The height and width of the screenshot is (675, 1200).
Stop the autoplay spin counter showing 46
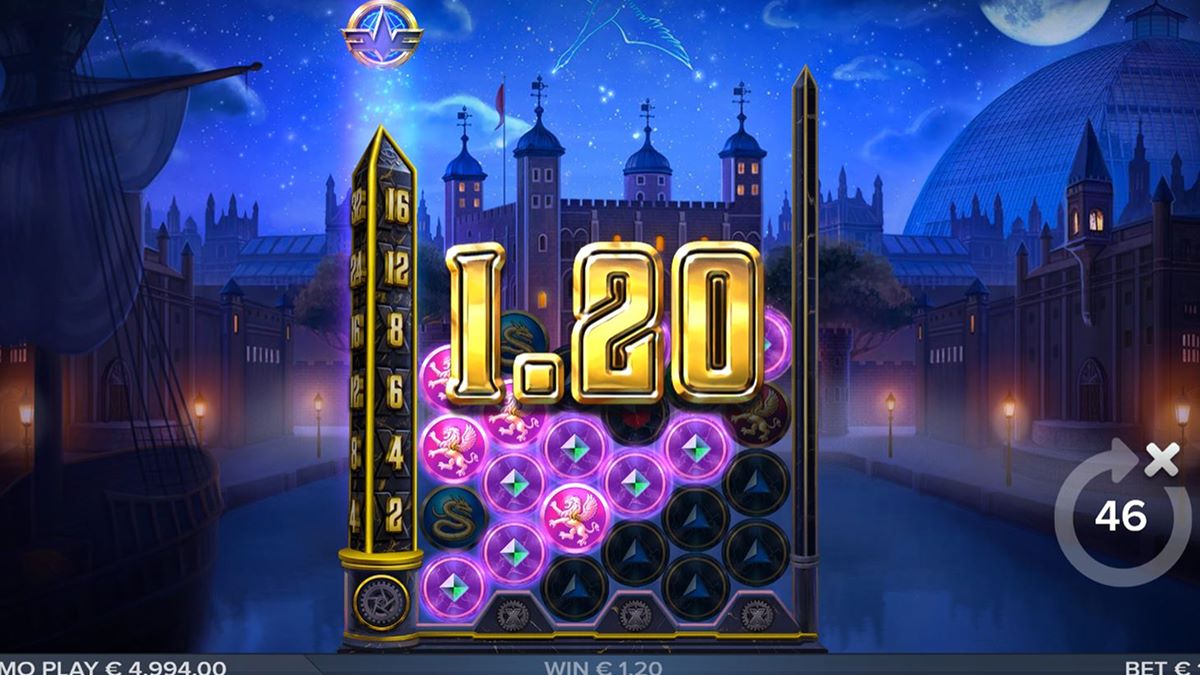(x=1120, y=515)
